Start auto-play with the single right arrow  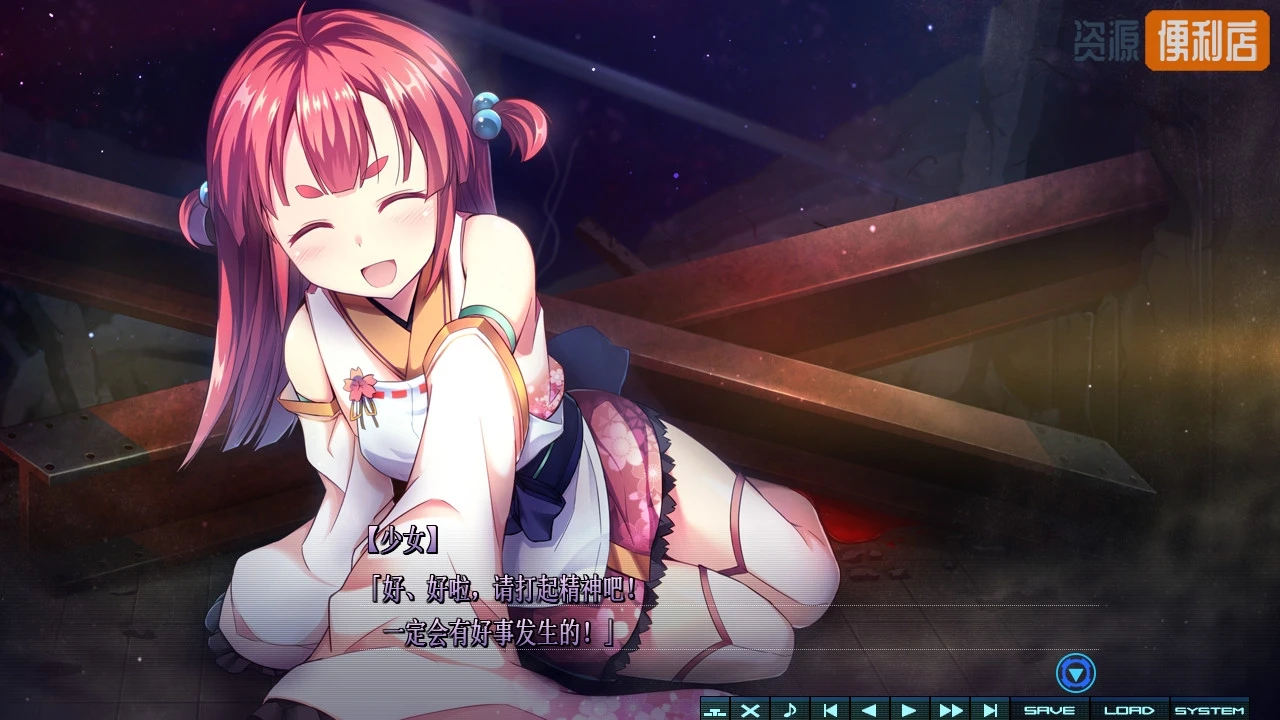(x=909, y=710)
